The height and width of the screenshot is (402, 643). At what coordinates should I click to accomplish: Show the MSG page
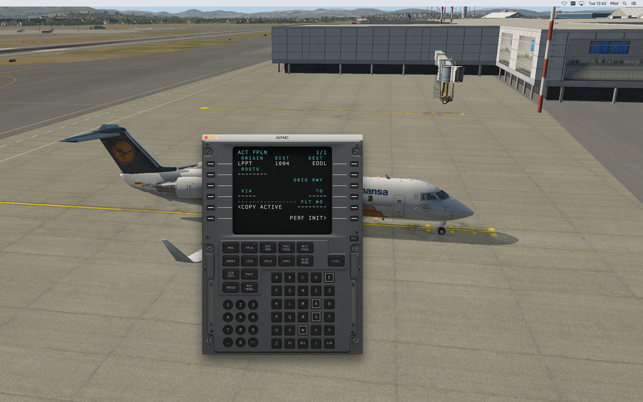pyautogui.click(x=231, y=248)
